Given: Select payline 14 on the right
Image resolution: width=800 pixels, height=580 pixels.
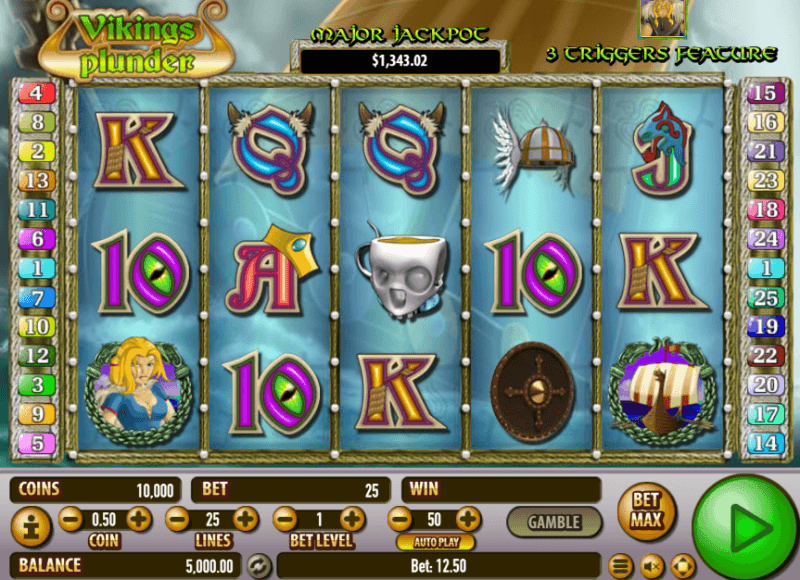Looking at the screenshot, I should click(x=764, y=442).
